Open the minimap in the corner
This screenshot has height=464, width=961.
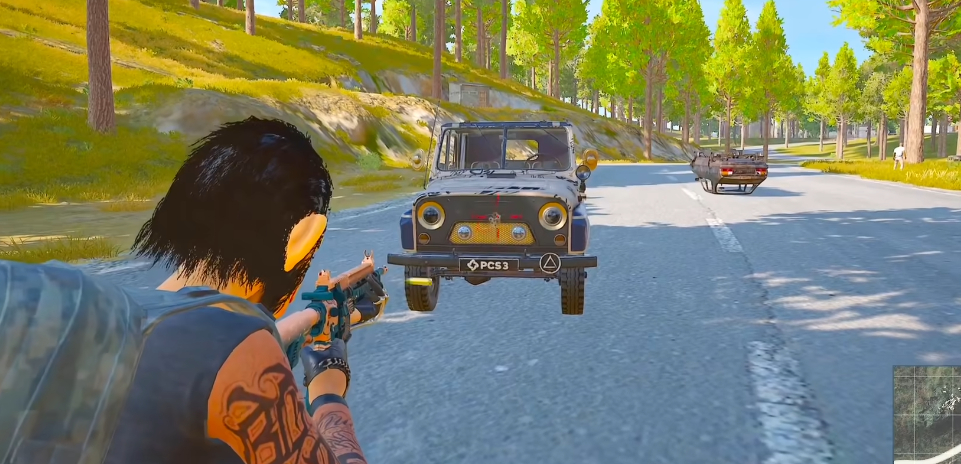pos(927,414)
